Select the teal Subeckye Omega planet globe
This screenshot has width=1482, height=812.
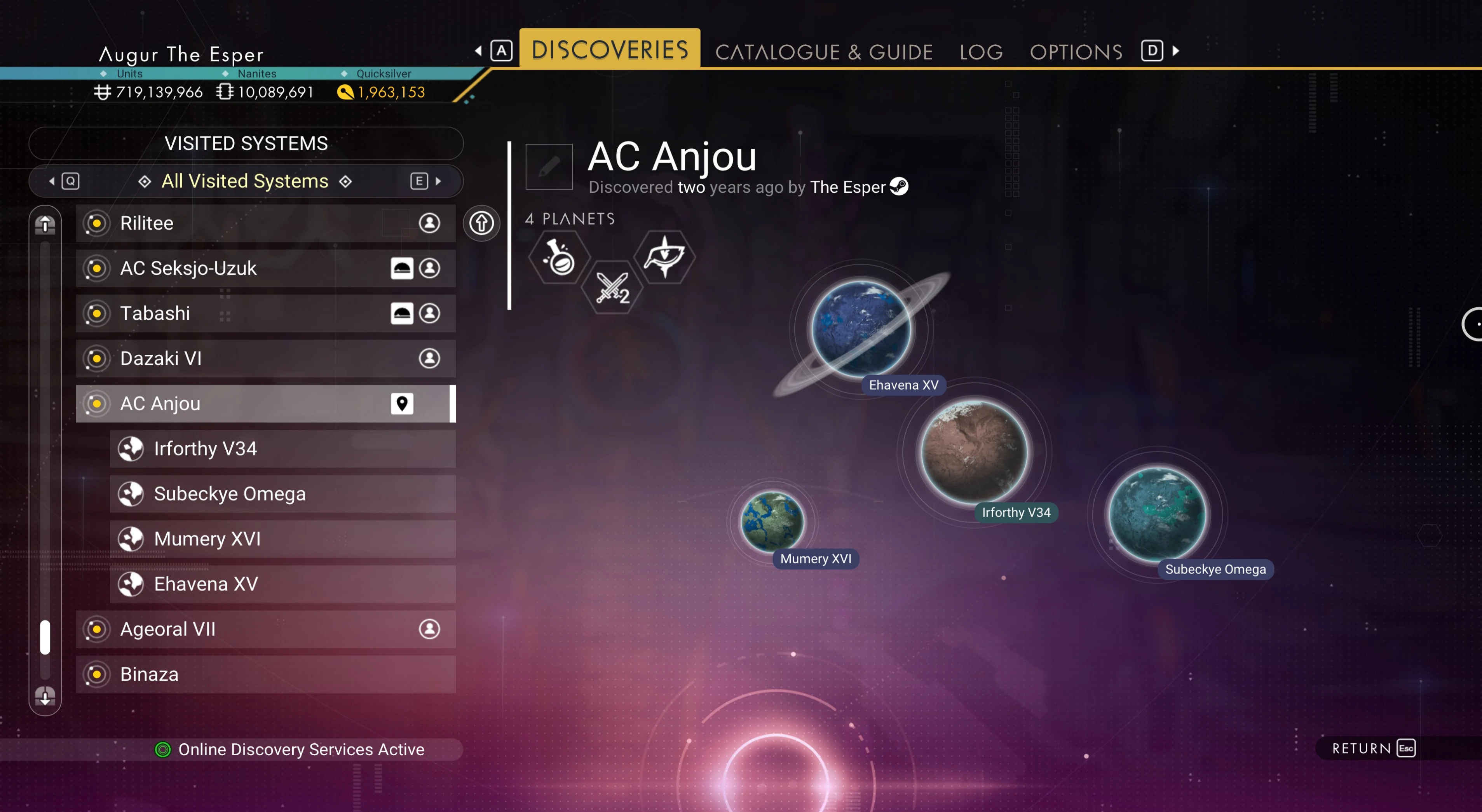(1157, 514)
